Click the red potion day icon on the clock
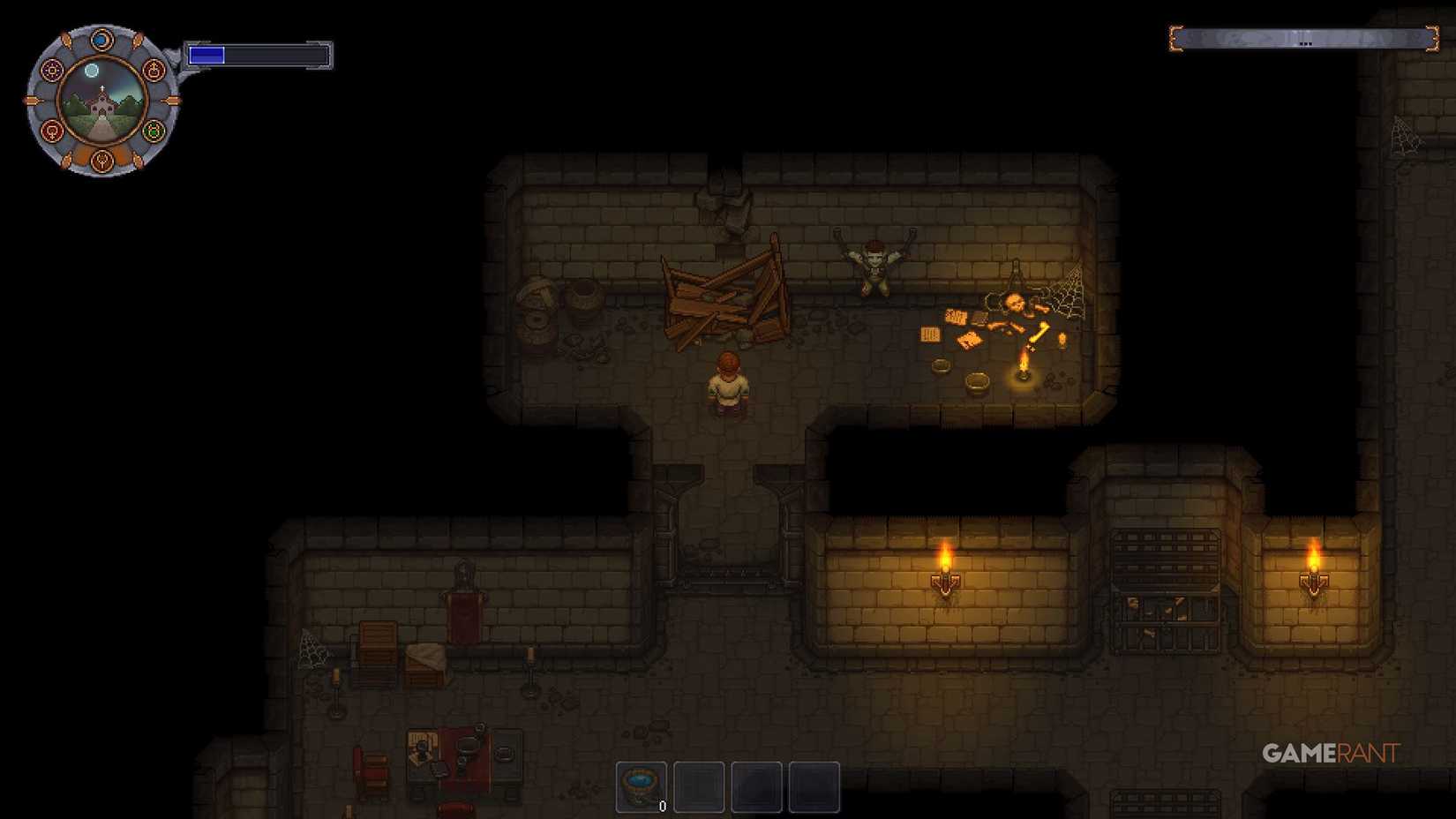The height and width of the screenshot is (819, 1456). pos(153,70)
